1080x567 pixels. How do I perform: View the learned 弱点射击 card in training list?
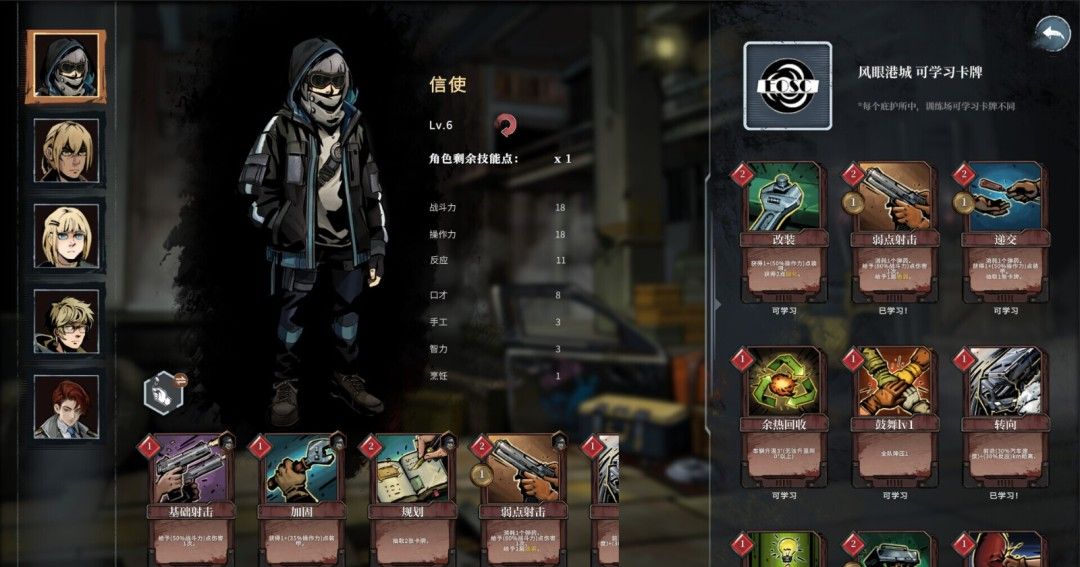point(893,232)
